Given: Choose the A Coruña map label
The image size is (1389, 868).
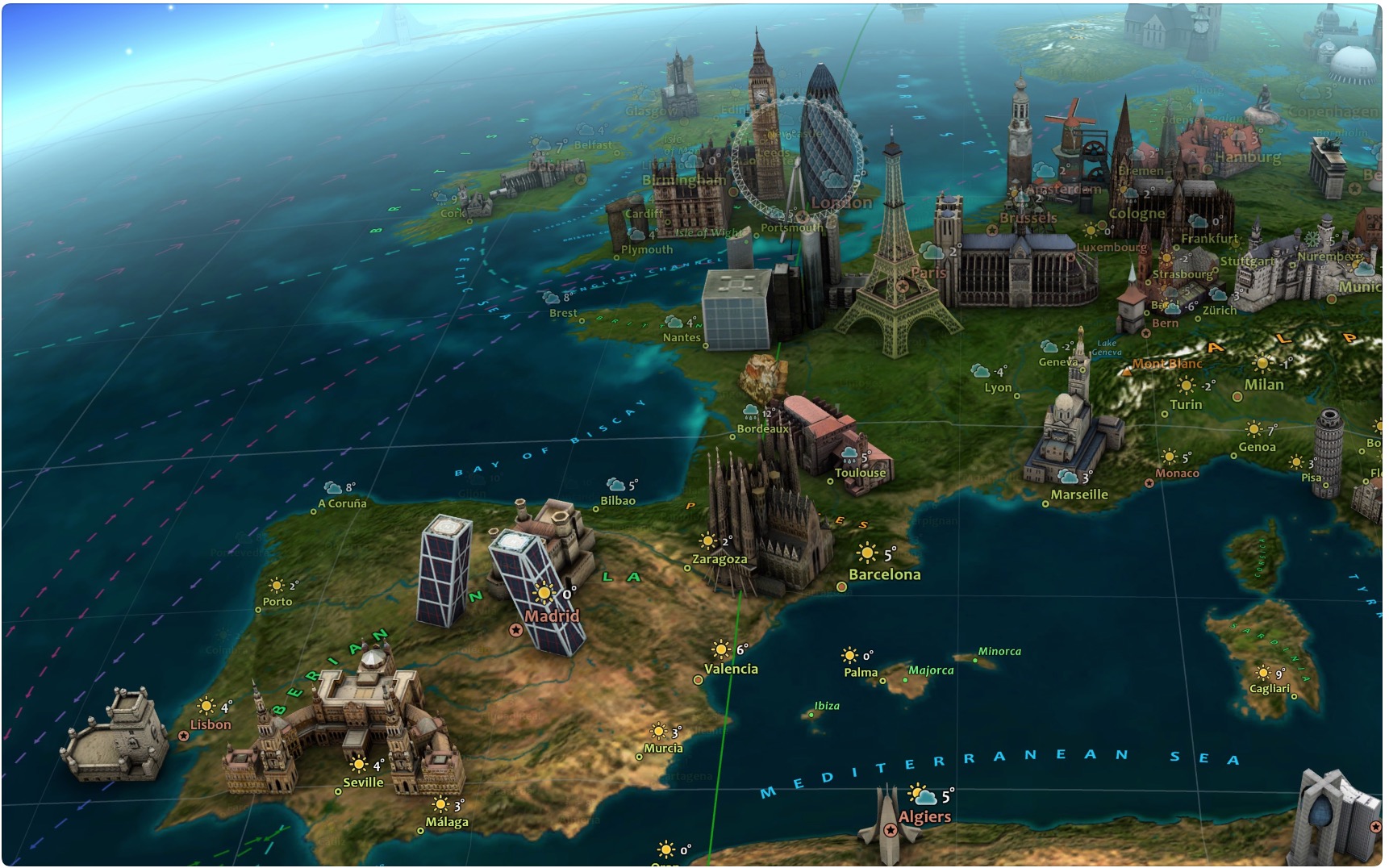Looking at the screenshot, I should pos(342,503).
